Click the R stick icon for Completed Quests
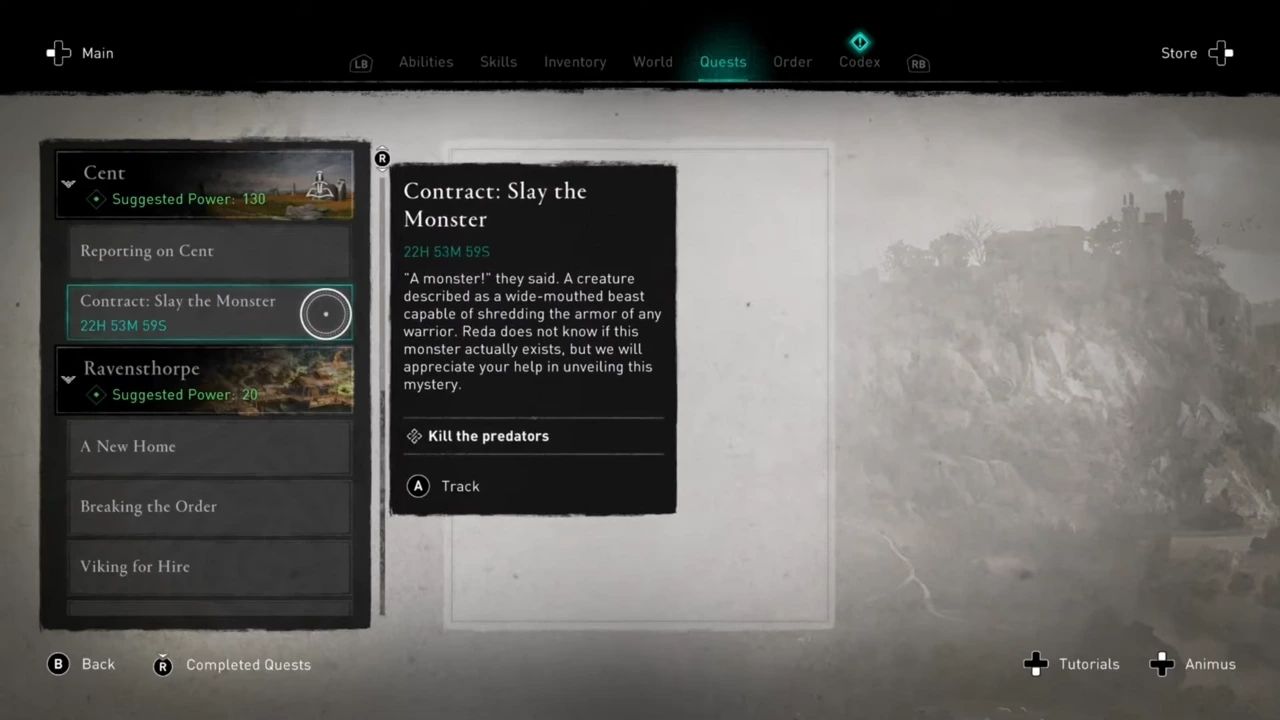The image size is (1280, 720). [163, 665]
